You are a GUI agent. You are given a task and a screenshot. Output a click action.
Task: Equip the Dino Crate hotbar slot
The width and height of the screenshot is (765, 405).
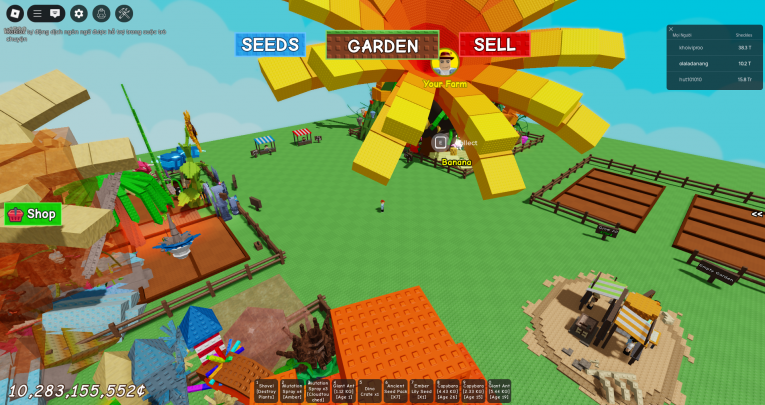369,391
